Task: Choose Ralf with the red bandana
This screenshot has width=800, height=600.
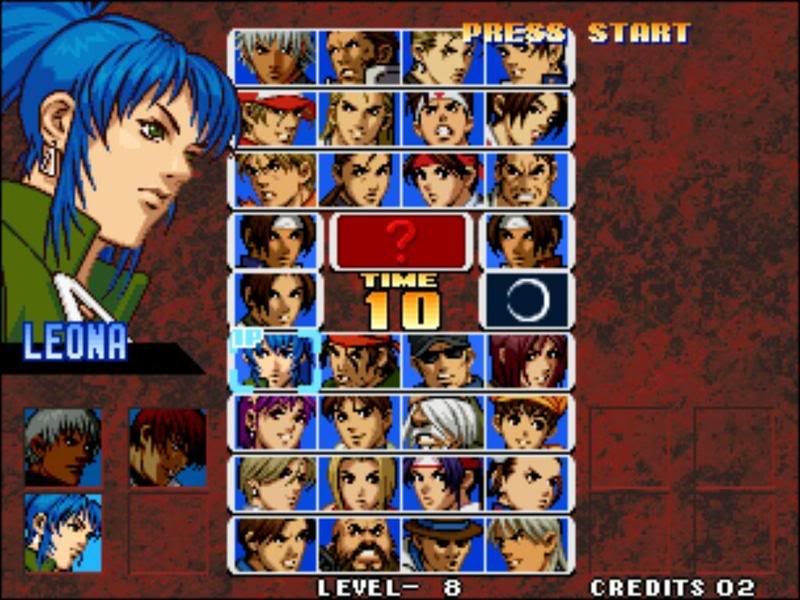Action: tap(360, 362)
